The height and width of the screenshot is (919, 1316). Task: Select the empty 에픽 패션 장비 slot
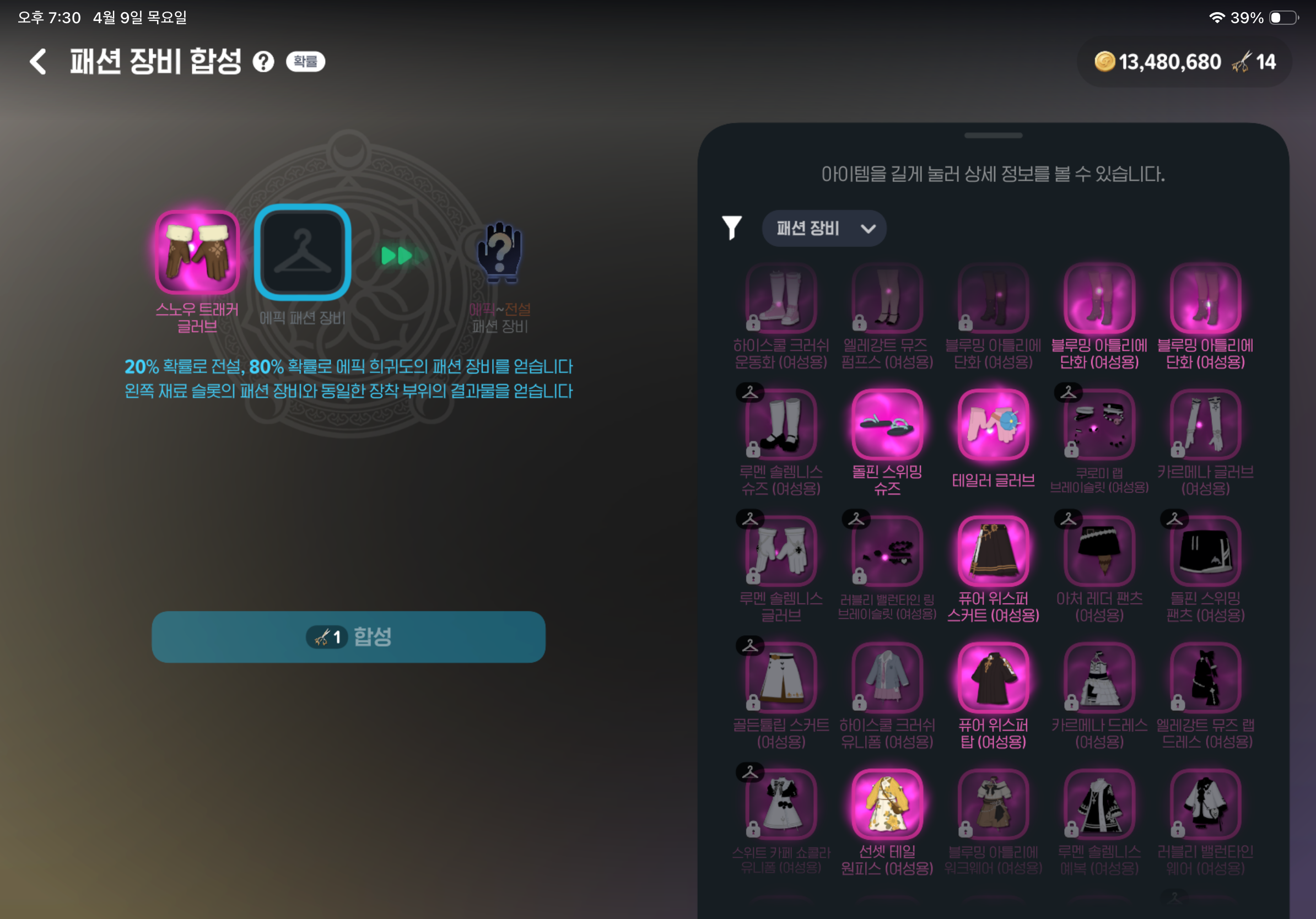(x=302, y=252)
